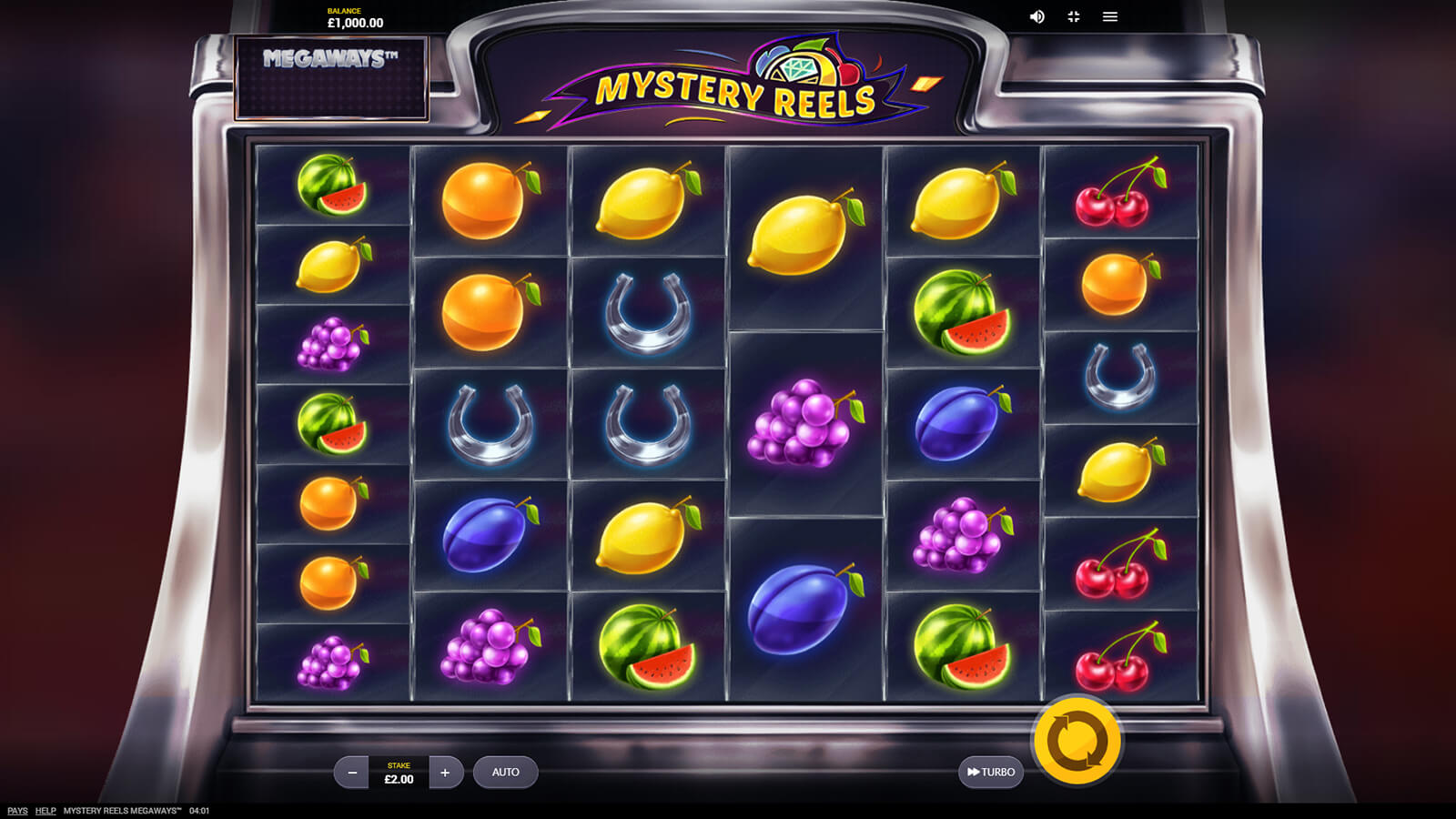Open the Pays paytable link
1456x819 pixels.
17,811
